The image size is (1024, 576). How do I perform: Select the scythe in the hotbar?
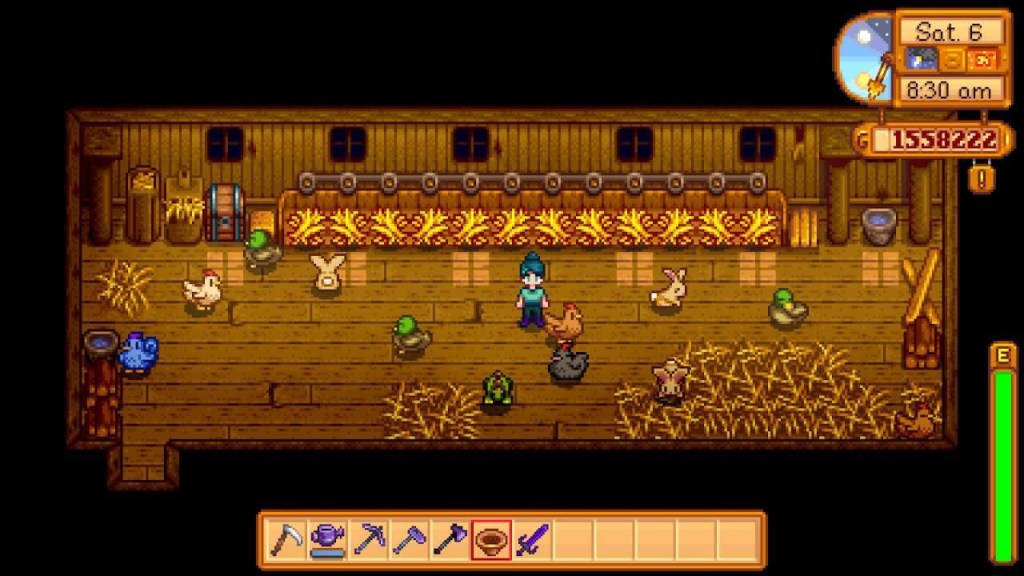287,541
